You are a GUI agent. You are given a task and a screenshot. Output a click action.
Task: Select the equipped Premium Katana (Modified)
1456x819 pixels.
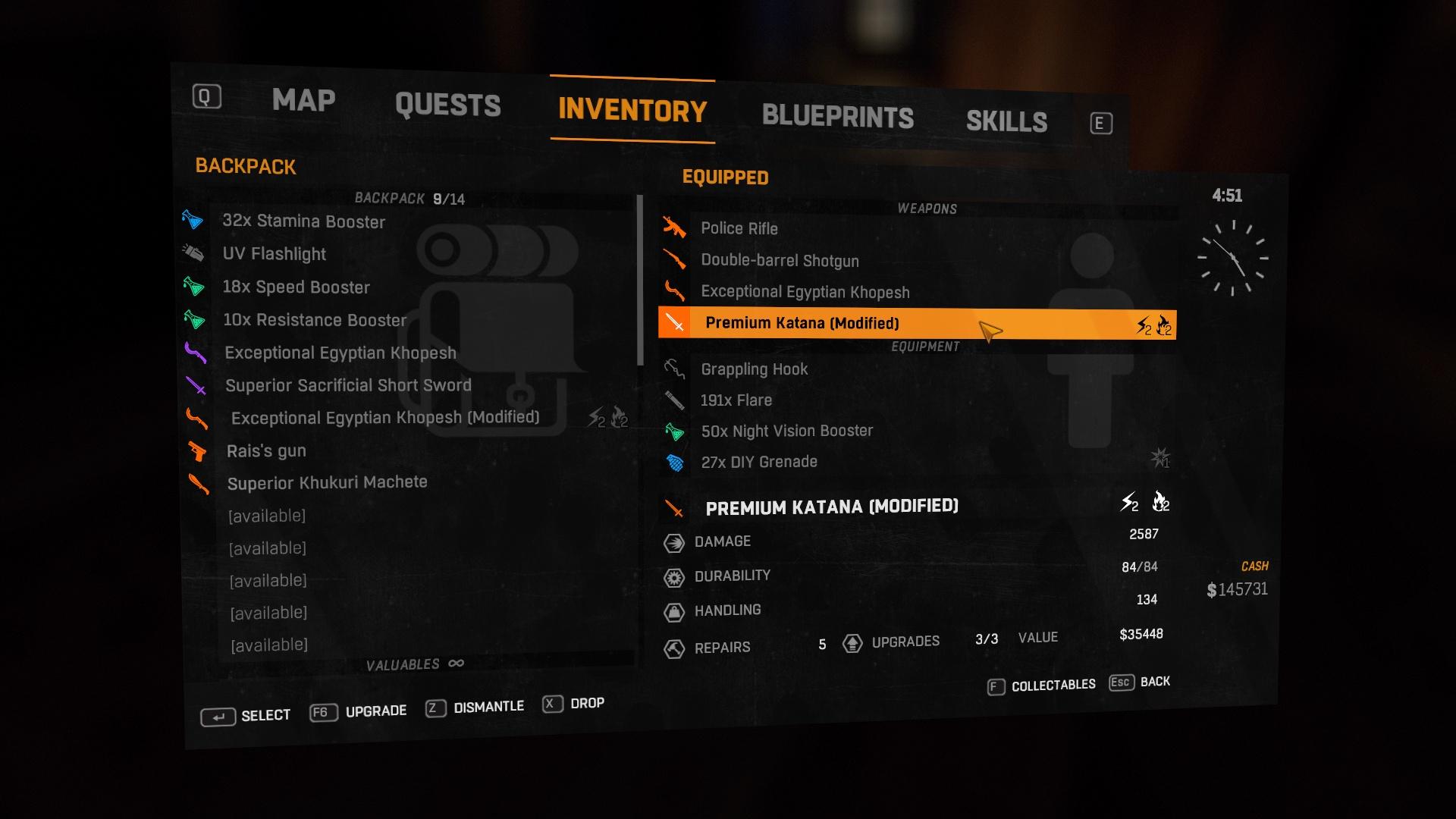click(x=802, y=323)
